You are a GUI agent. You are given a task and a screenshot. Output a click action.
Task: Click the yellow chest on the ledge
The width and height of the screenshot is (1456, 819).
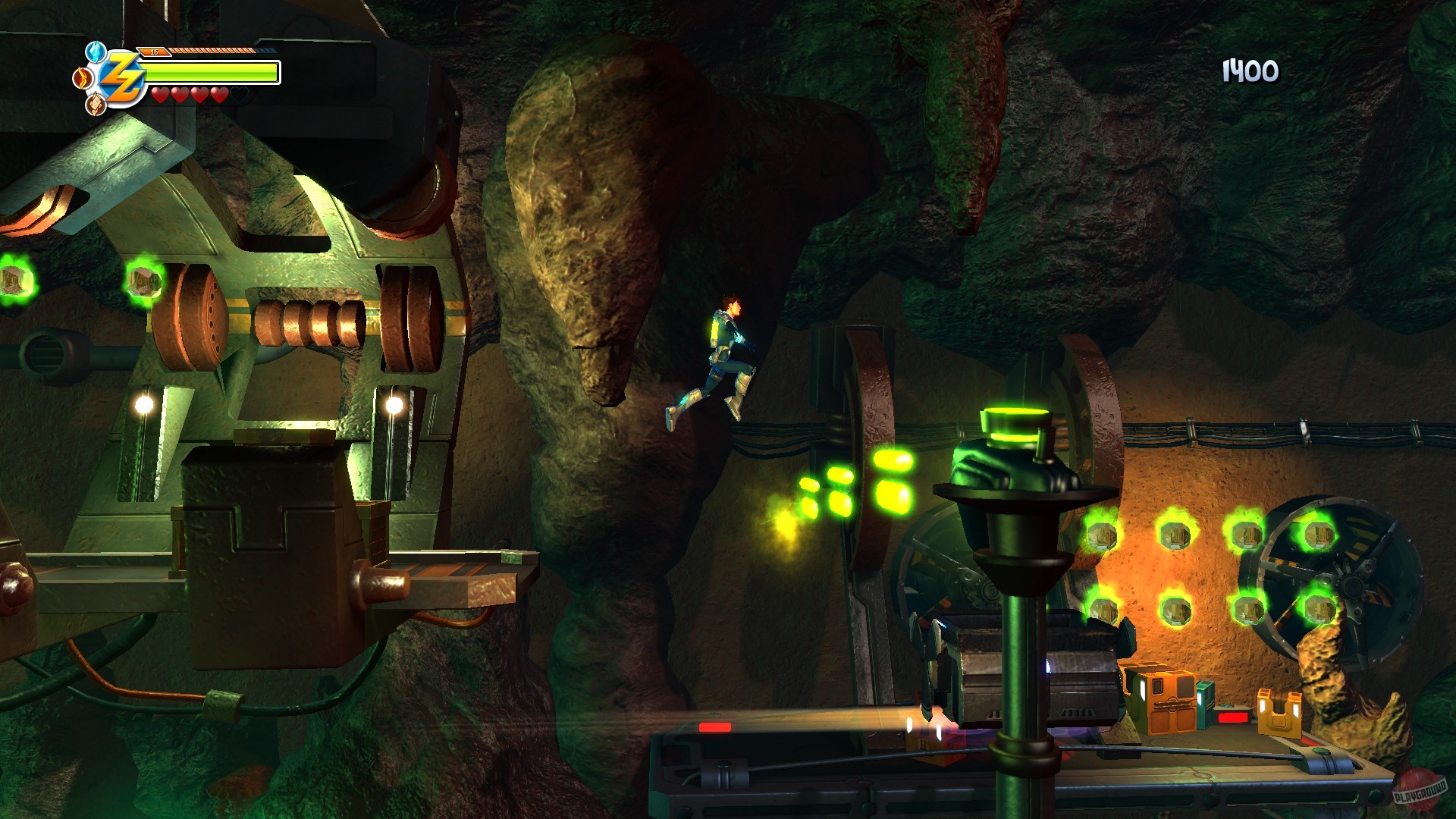coord(1280,711)
